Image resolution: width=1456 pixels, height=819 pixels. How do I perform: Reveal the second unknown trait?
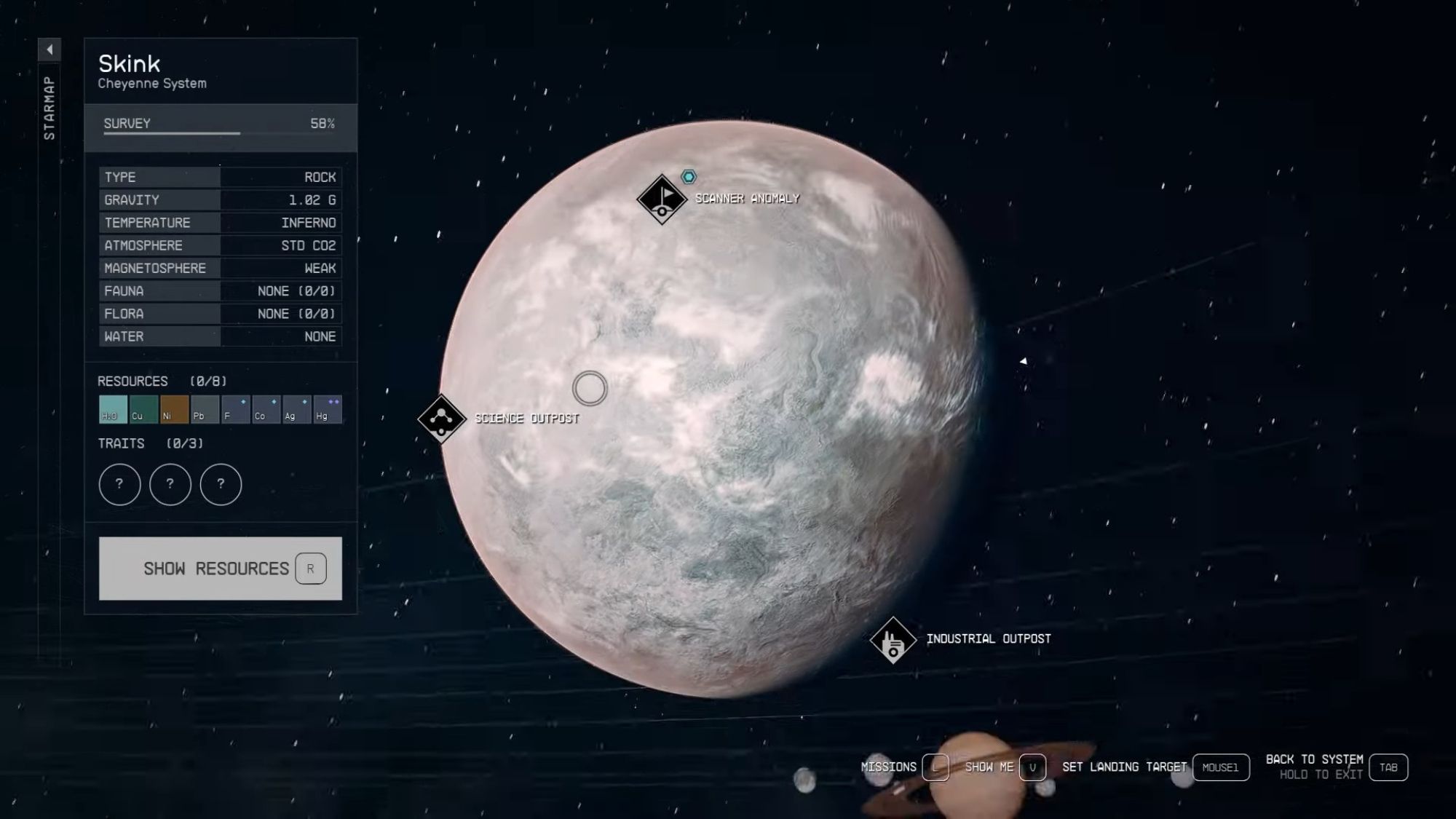[170, 484]
